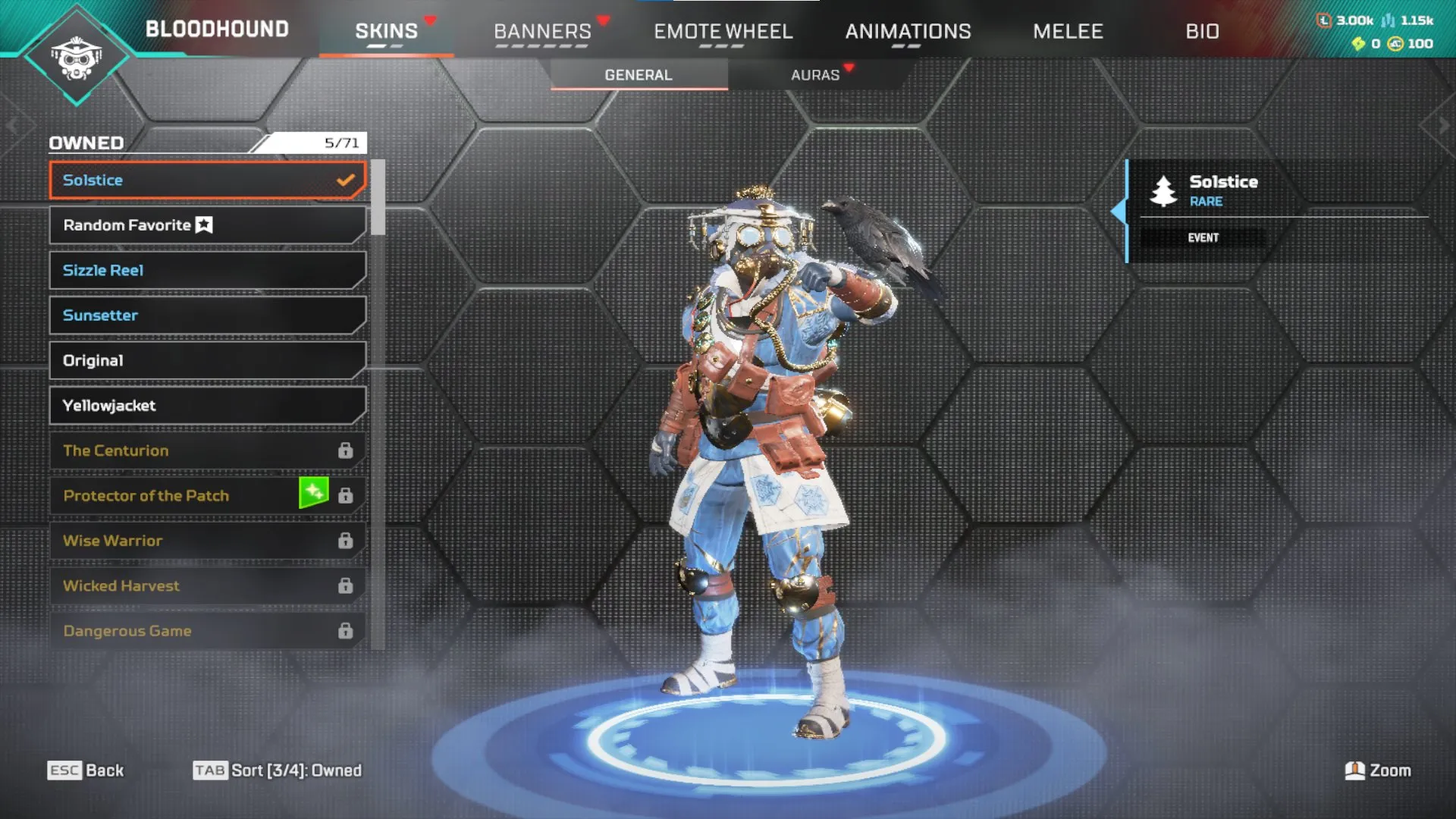Click the Heirloom Shards icon showing 0
Image resolution: width=1456 pixels, height=819 pixels.
[x=1359, y=44]
